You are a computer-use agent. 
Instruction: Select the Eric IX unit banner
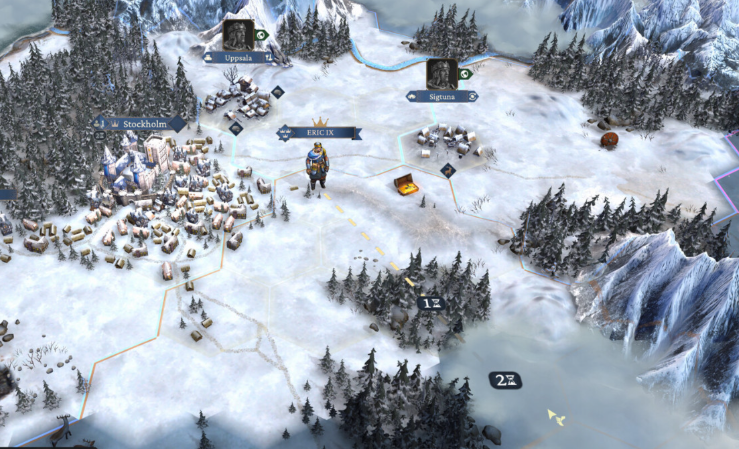coord(320,132)
